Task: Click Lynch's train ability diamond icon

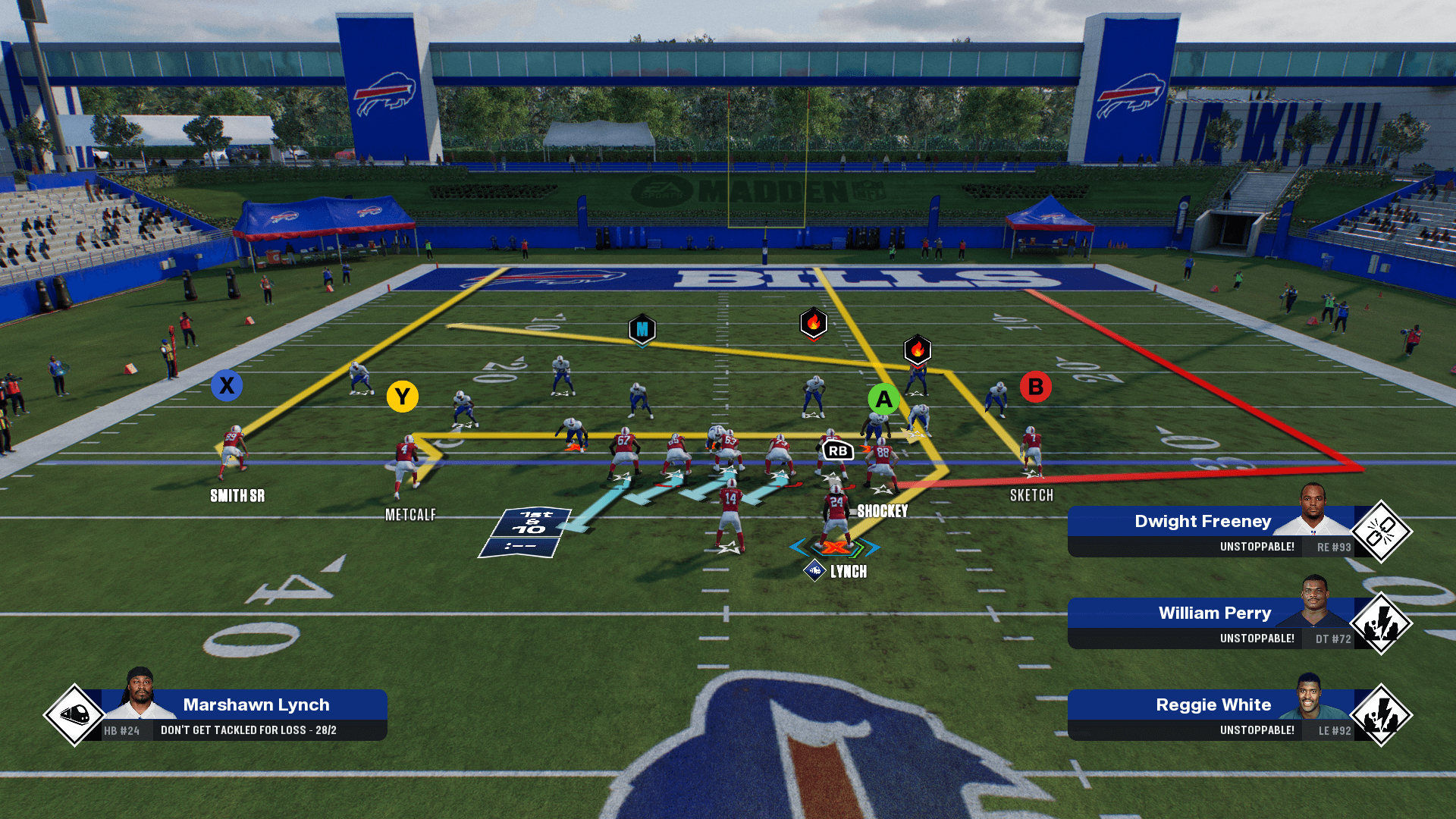Action: (74, 714)
